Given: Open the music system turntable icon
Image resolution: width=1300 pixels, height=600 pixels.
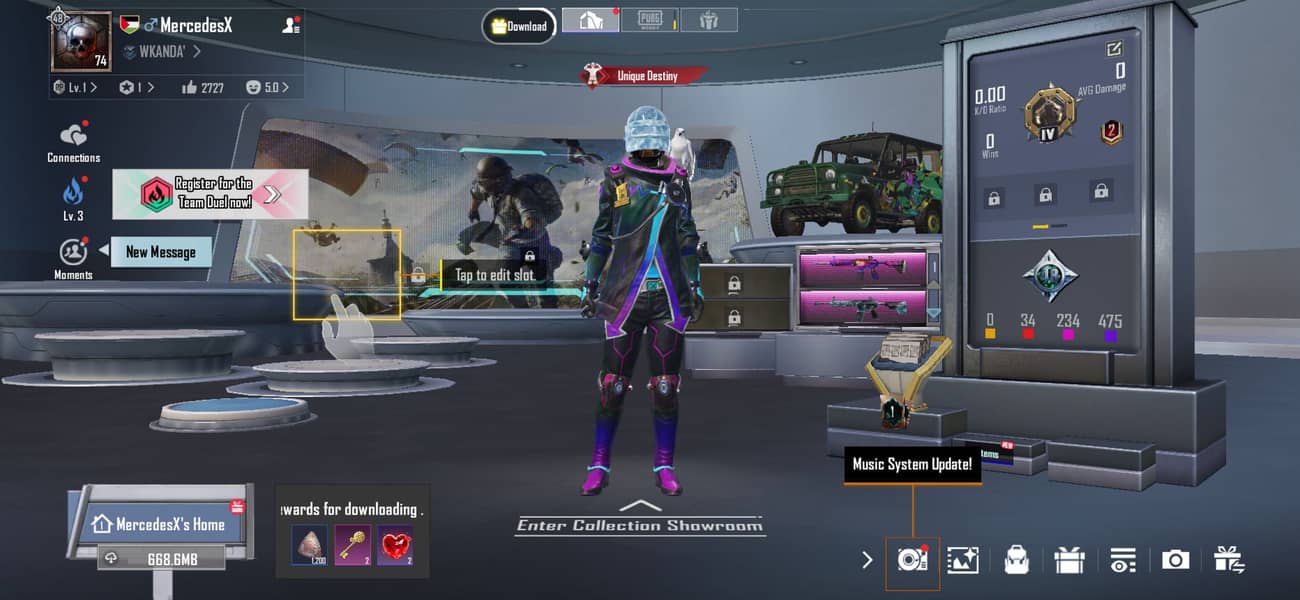Looking at the screenshot, I should (x=912, y=560).
